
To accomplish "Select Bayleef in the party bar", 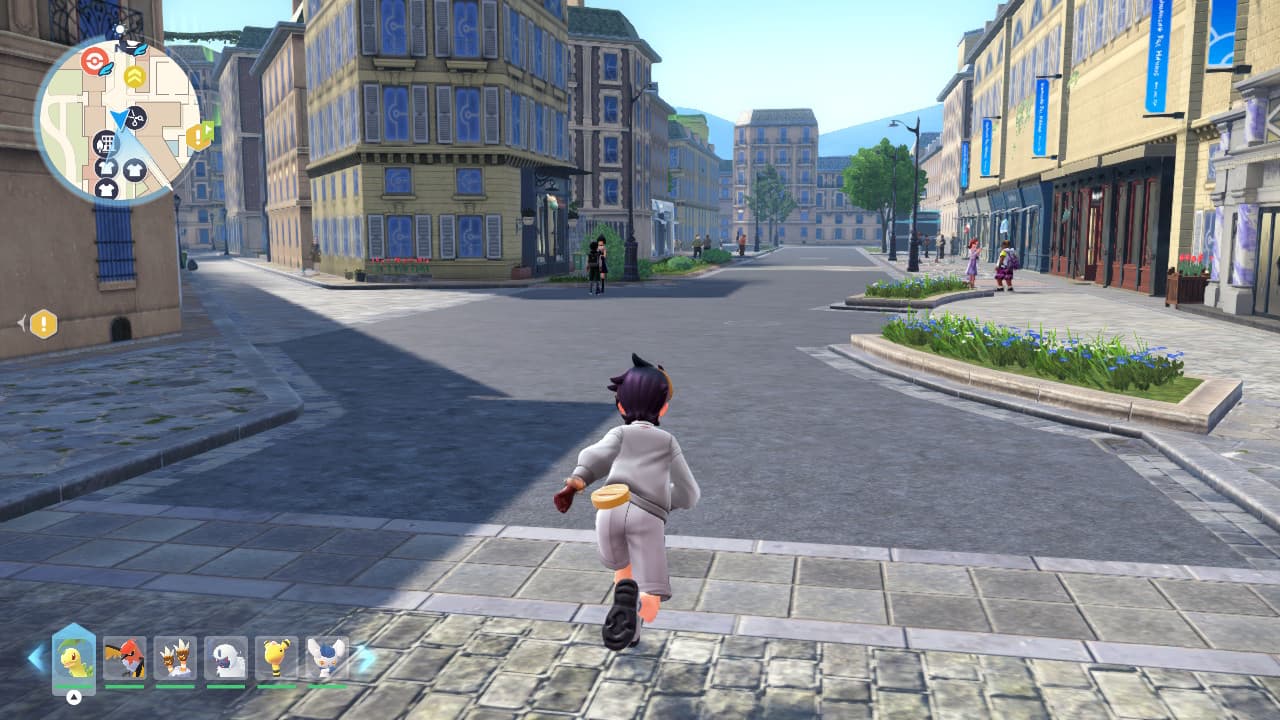I will coord(74,657).
